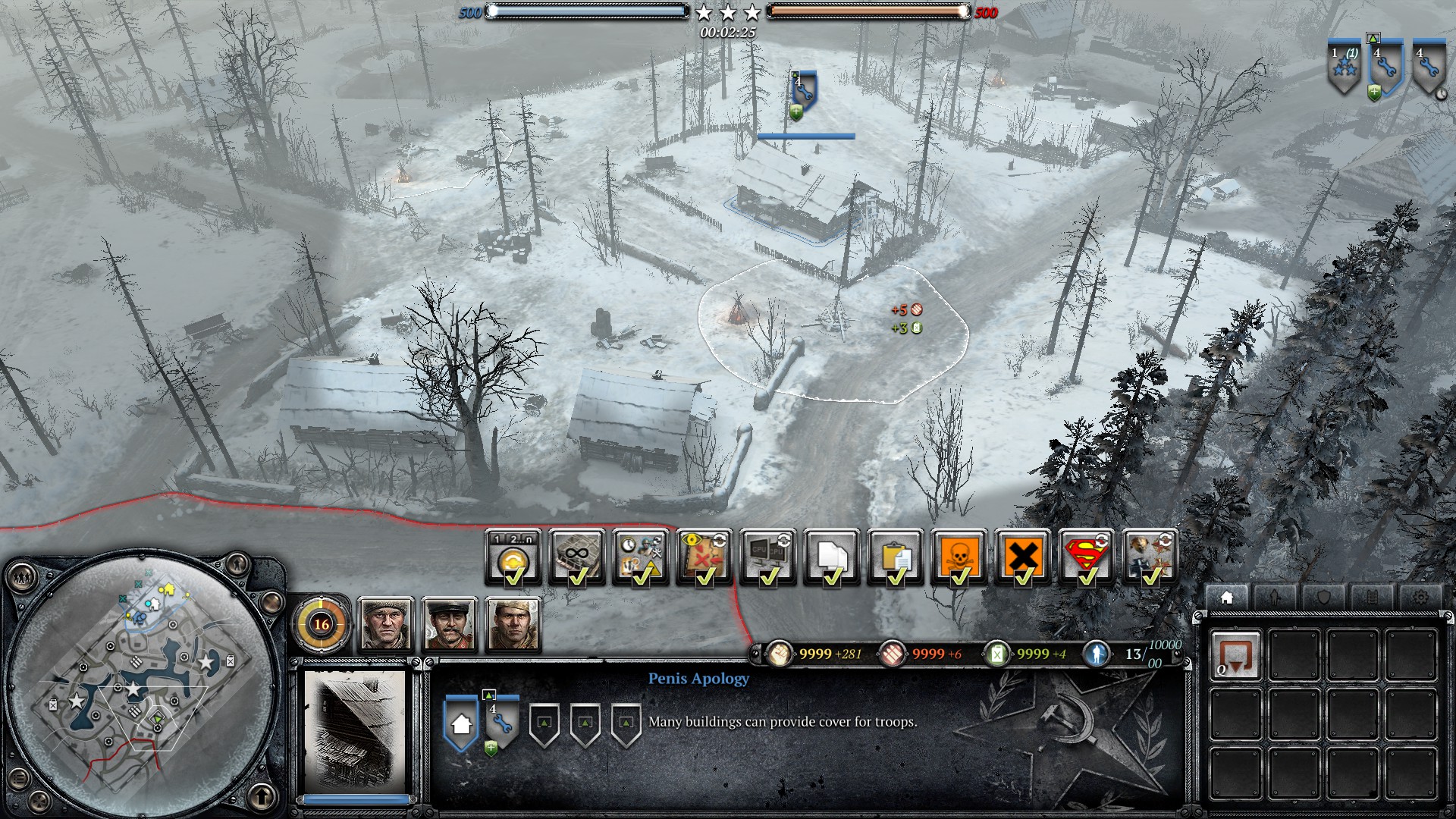
Task: Activate the red evacuate ability in command grid
Action: tap(1235, 655)
